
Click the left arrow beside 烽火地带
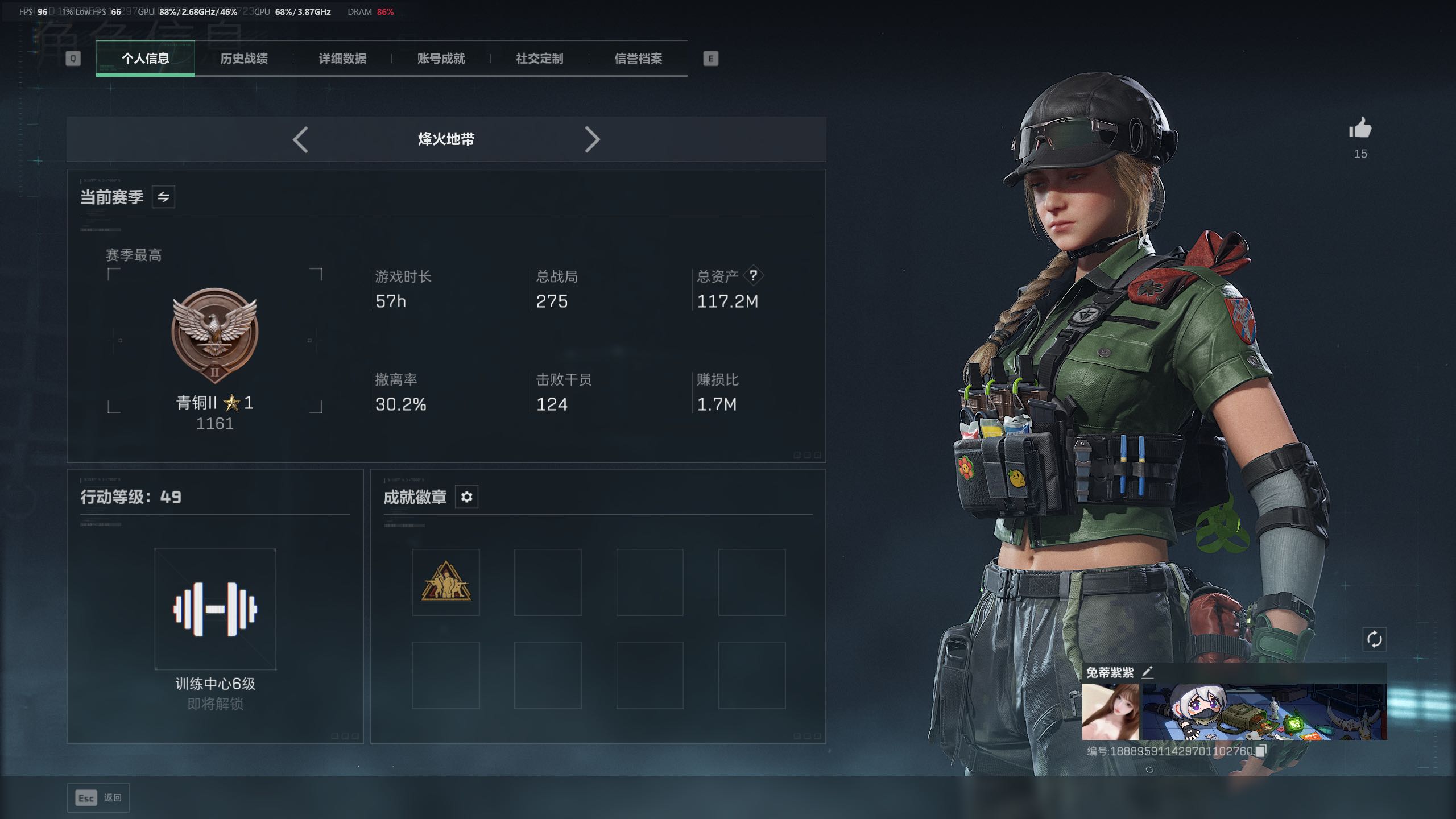coord(300,139)
